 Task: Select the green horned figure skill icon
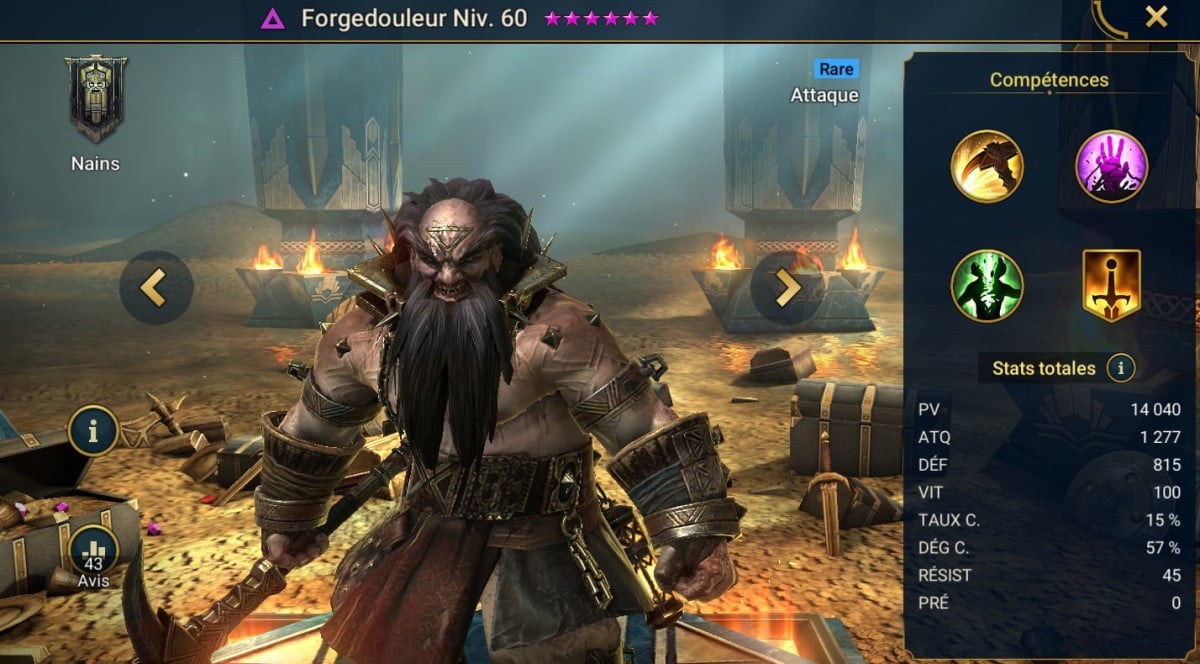986,286
